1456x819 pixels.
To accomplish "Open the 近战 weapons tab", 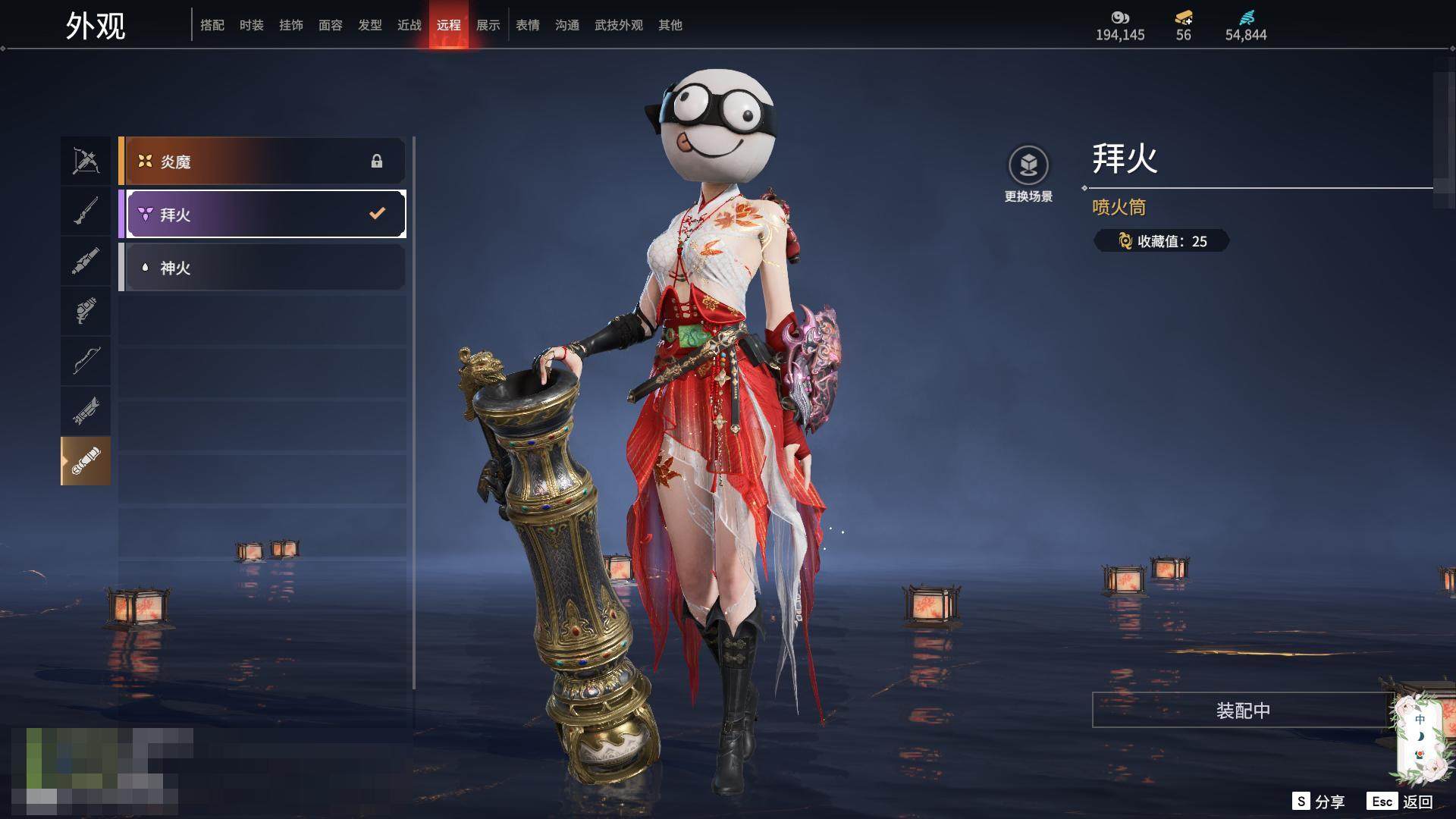I will click(x=409, y=26).
